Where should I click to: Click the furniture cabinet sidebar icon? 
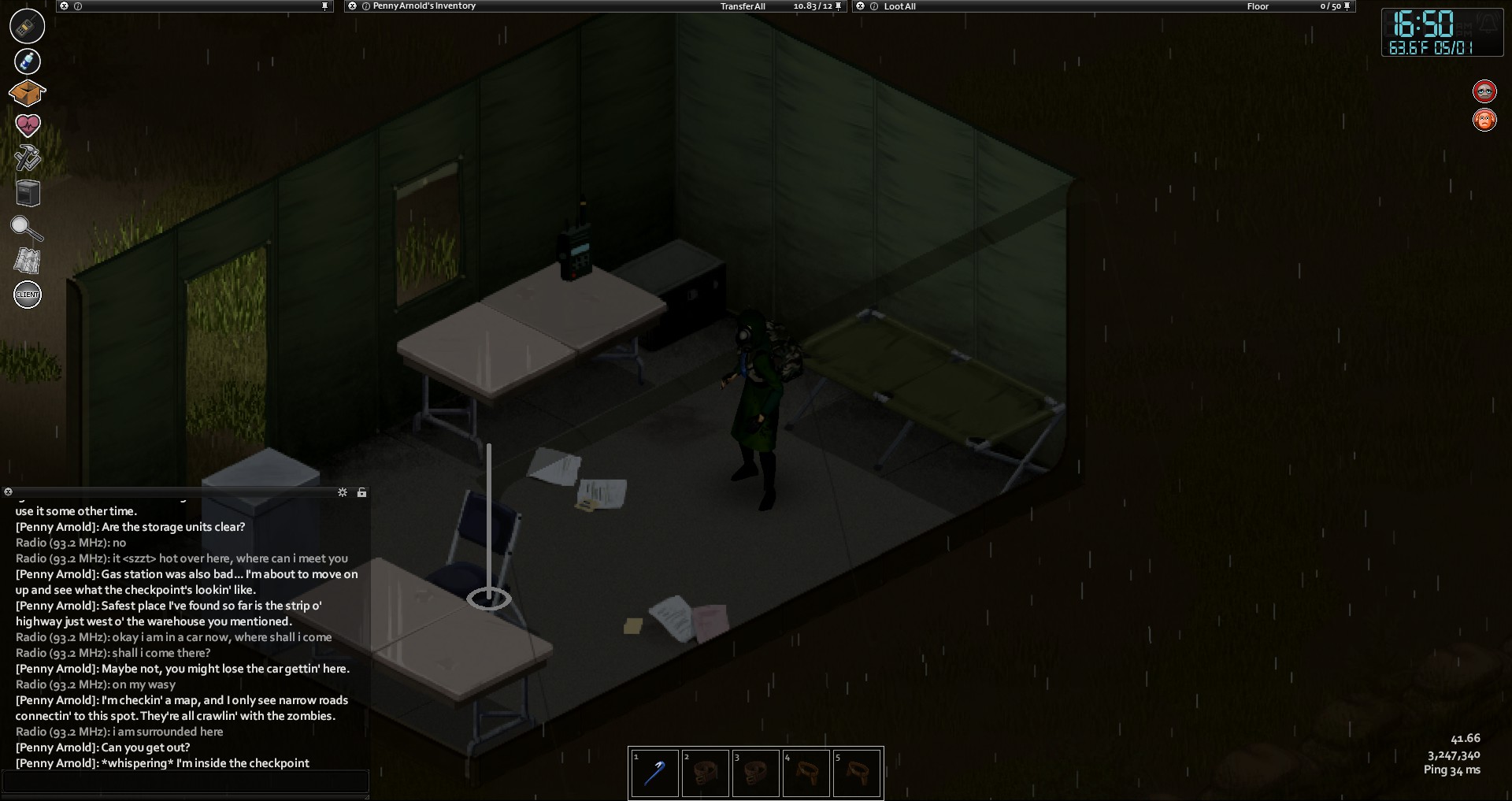point(28,193)
